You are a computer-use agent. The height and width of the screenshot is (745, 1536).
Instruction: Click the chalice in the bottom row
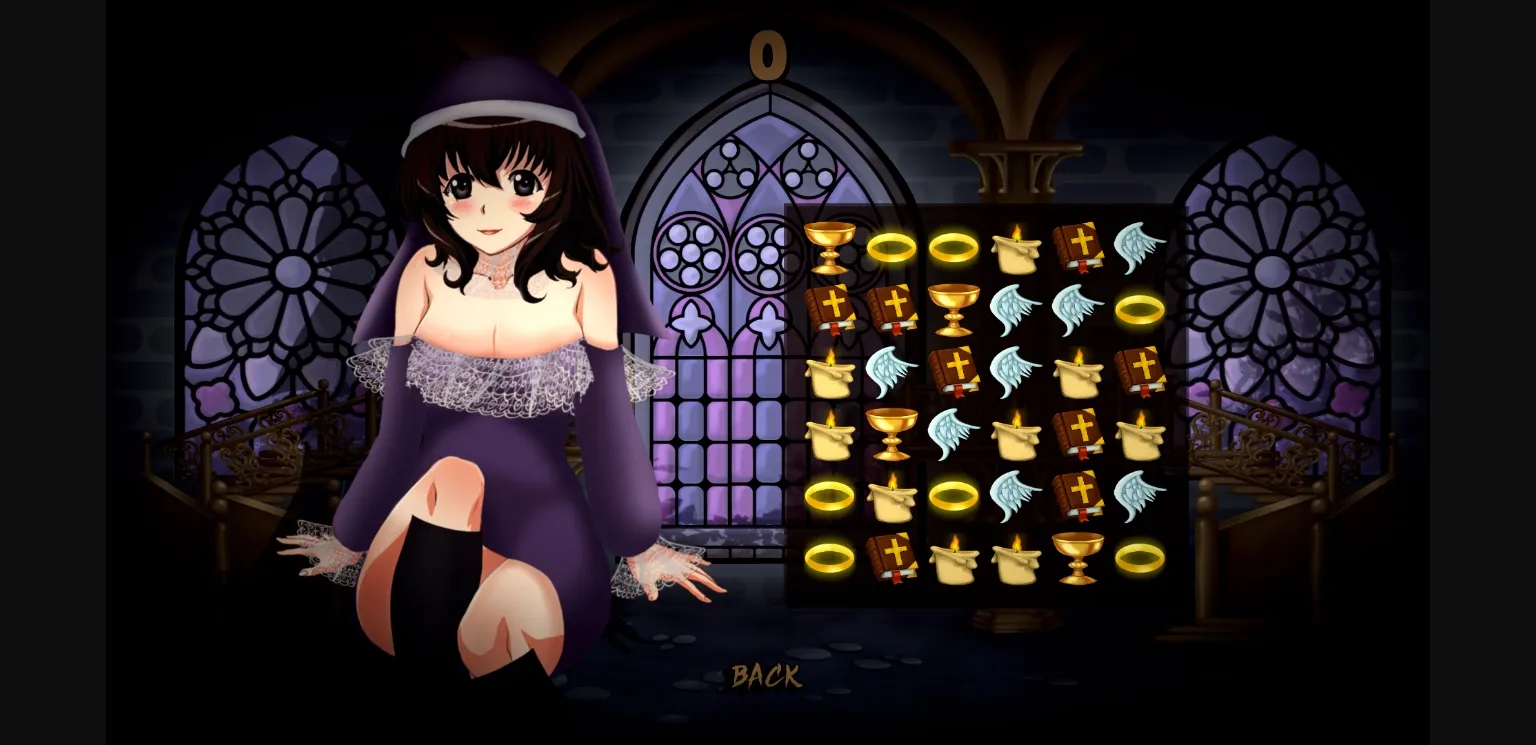(x=1078, y=558)
